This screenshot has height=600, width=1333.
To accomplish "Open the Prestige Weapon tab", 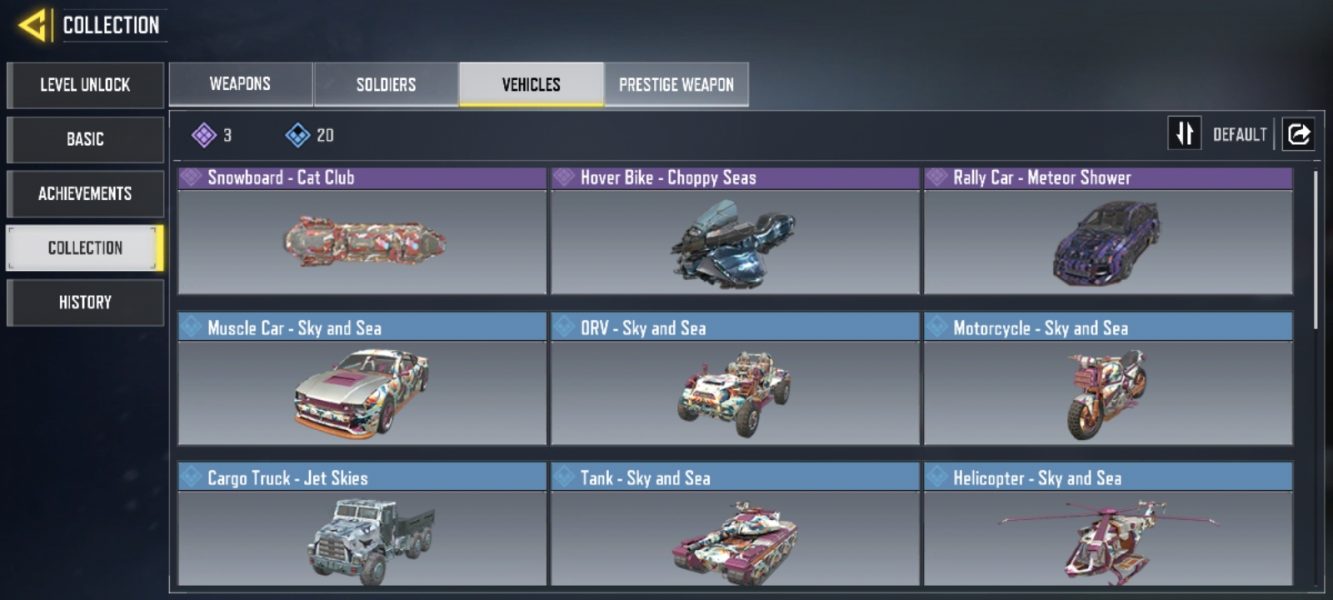I will pos(676,85).
